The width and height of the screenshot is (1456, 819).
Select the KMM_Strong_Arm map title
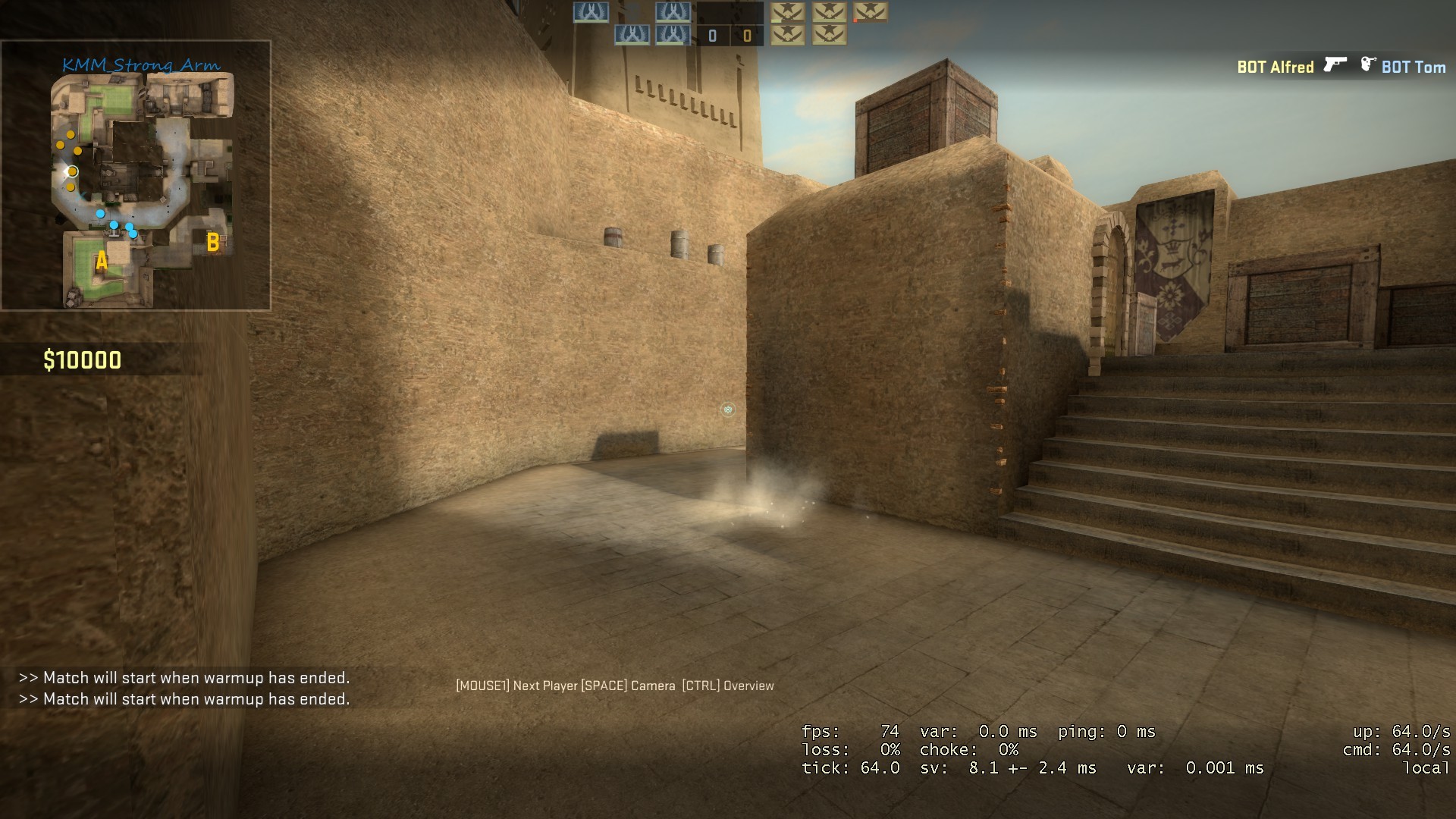coord(141,66)
